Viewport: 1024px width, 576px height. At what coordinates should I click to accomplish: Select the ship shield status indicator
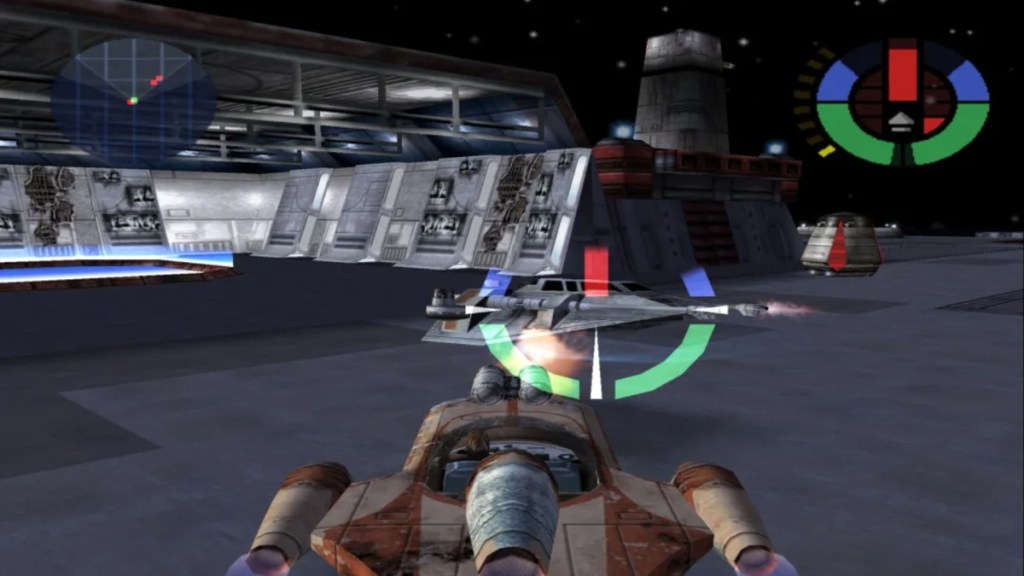[x=902, y=102]
